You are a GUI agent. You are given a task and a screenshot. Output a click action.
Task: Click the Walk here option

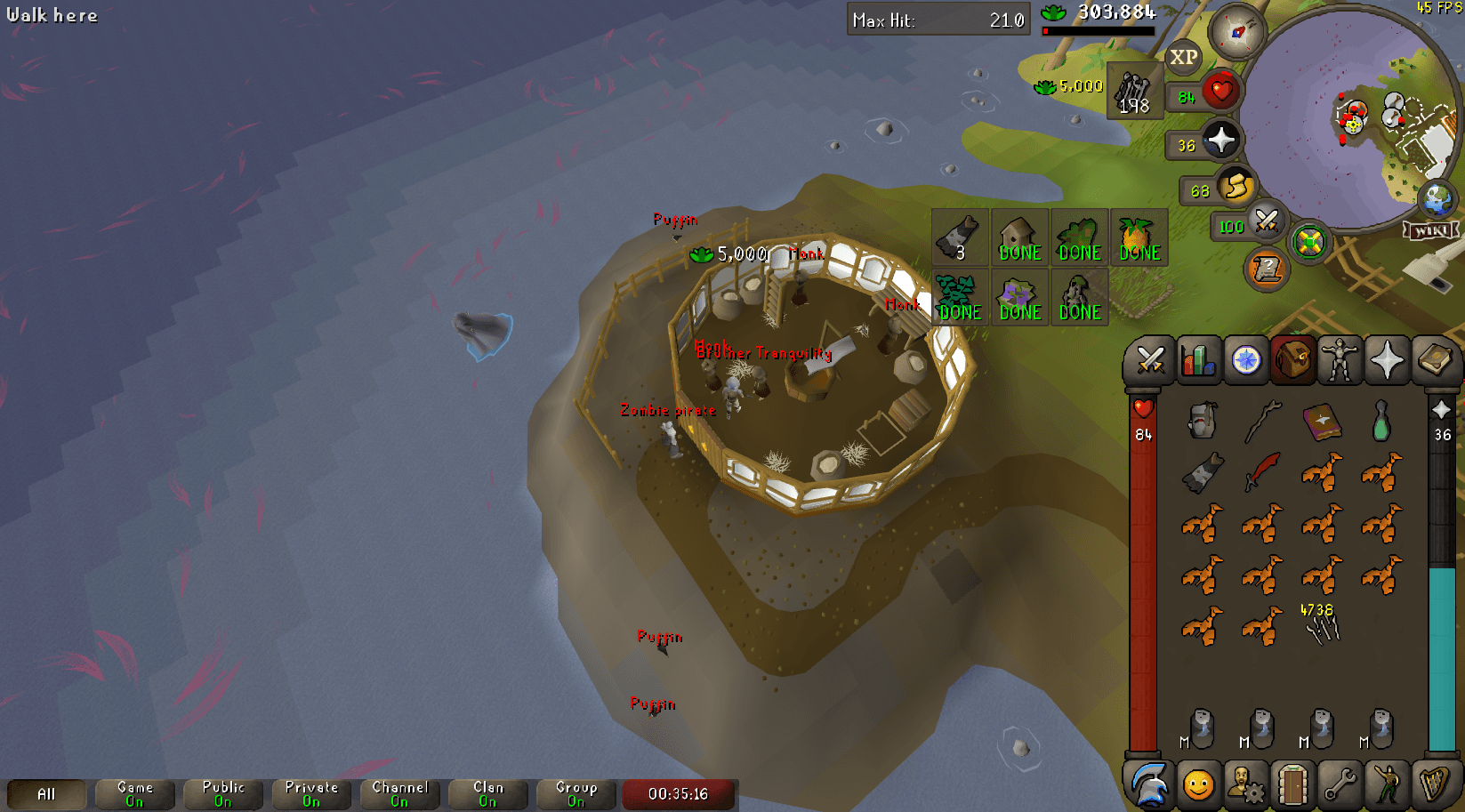[52, 14]
